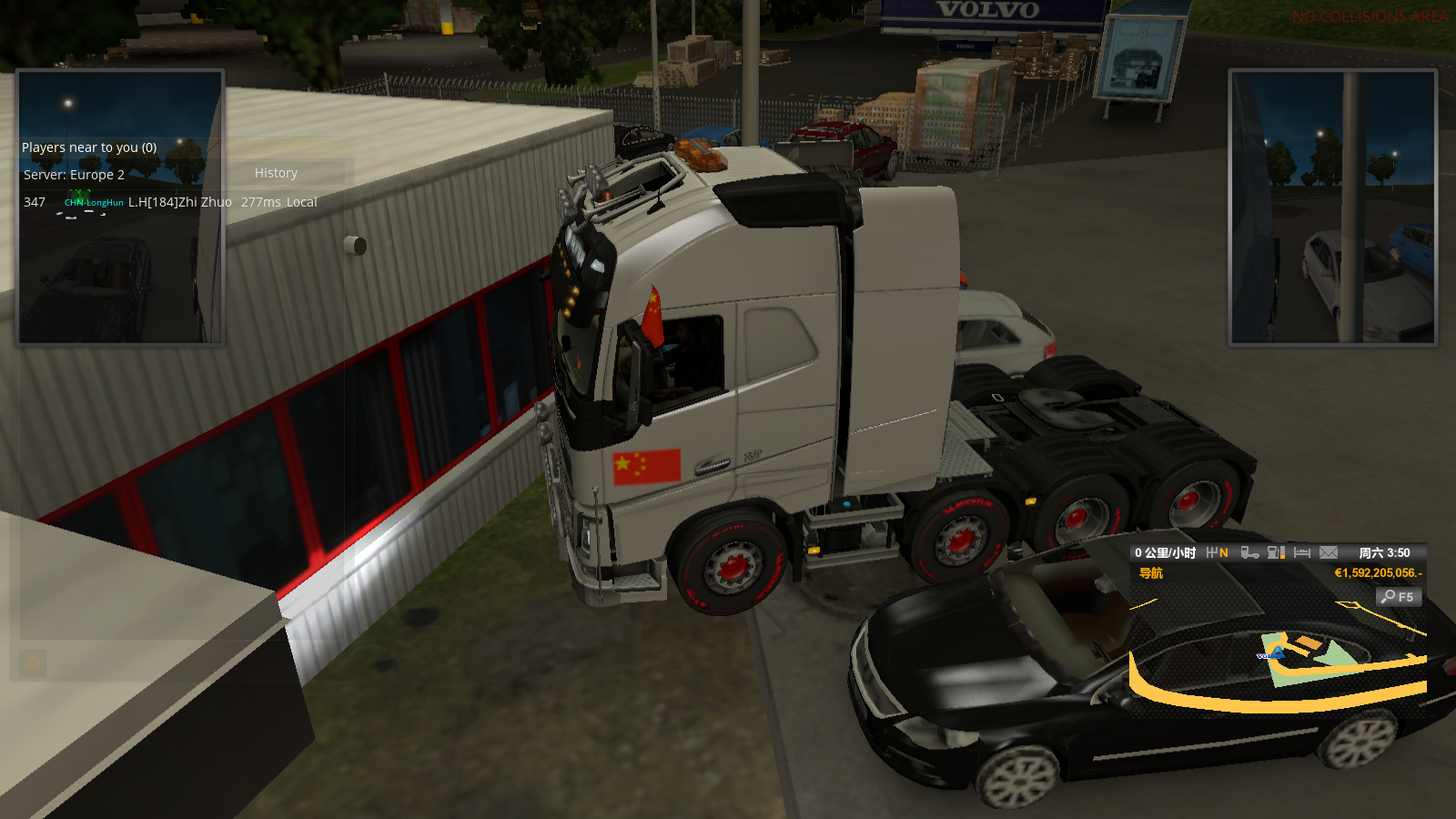This screenshot has width=1456, height=819.
Task: Open the truck damage info icon
Action: pyautogui.click(x=1249, y=552)
